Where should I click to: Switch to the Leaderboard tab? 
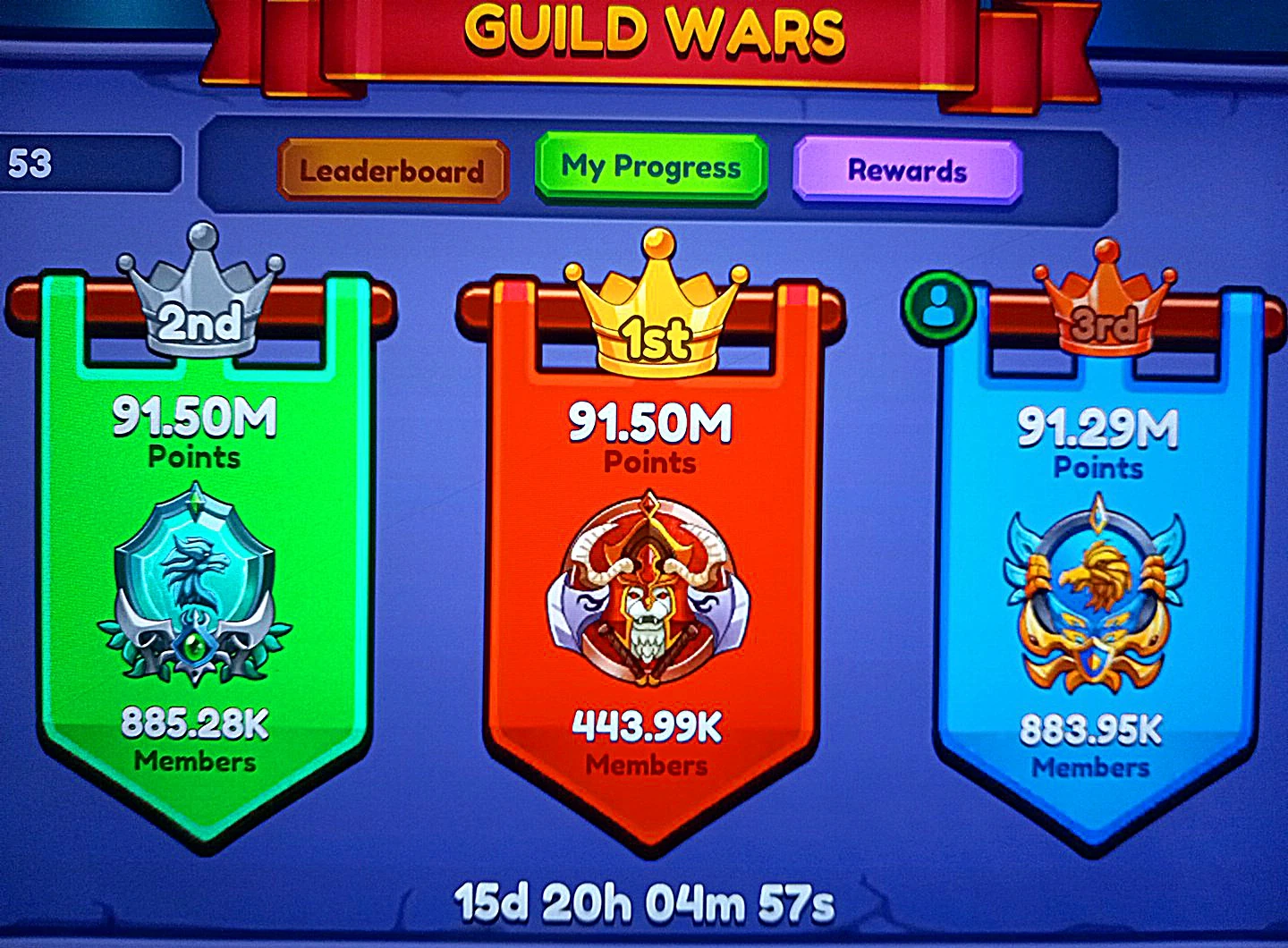tap(394, 170)
